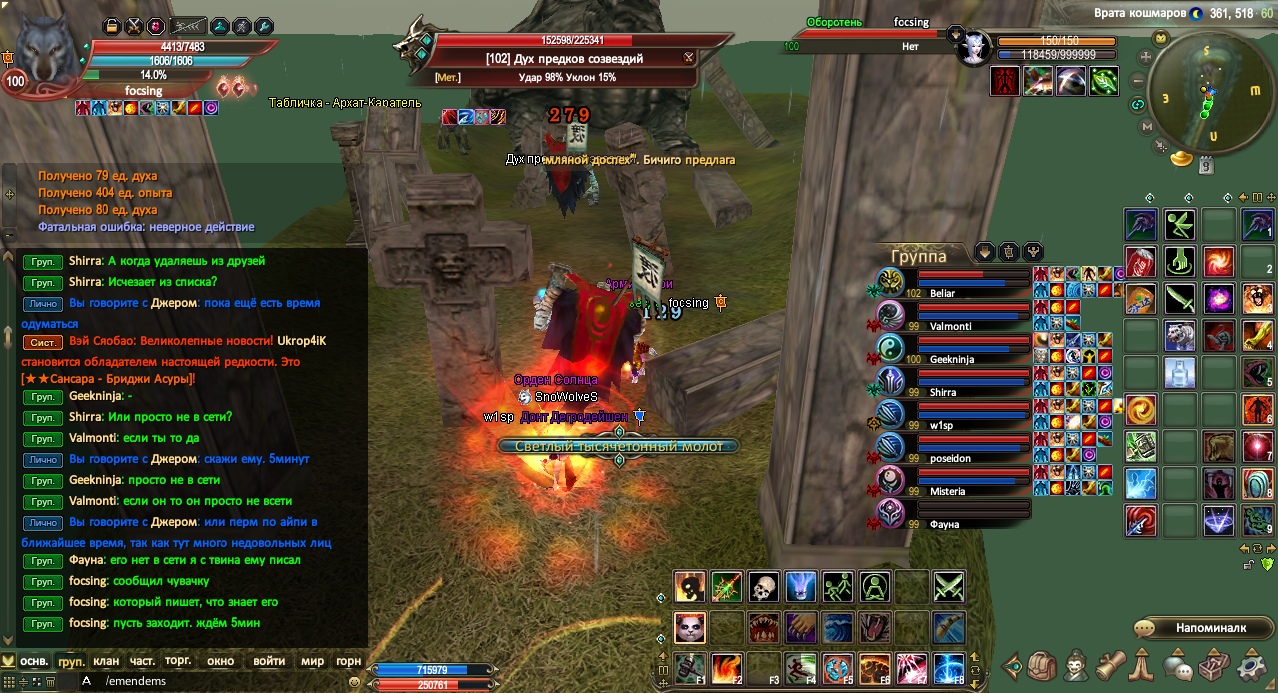Switch chat to the клан tab

(x=105, y=661)
